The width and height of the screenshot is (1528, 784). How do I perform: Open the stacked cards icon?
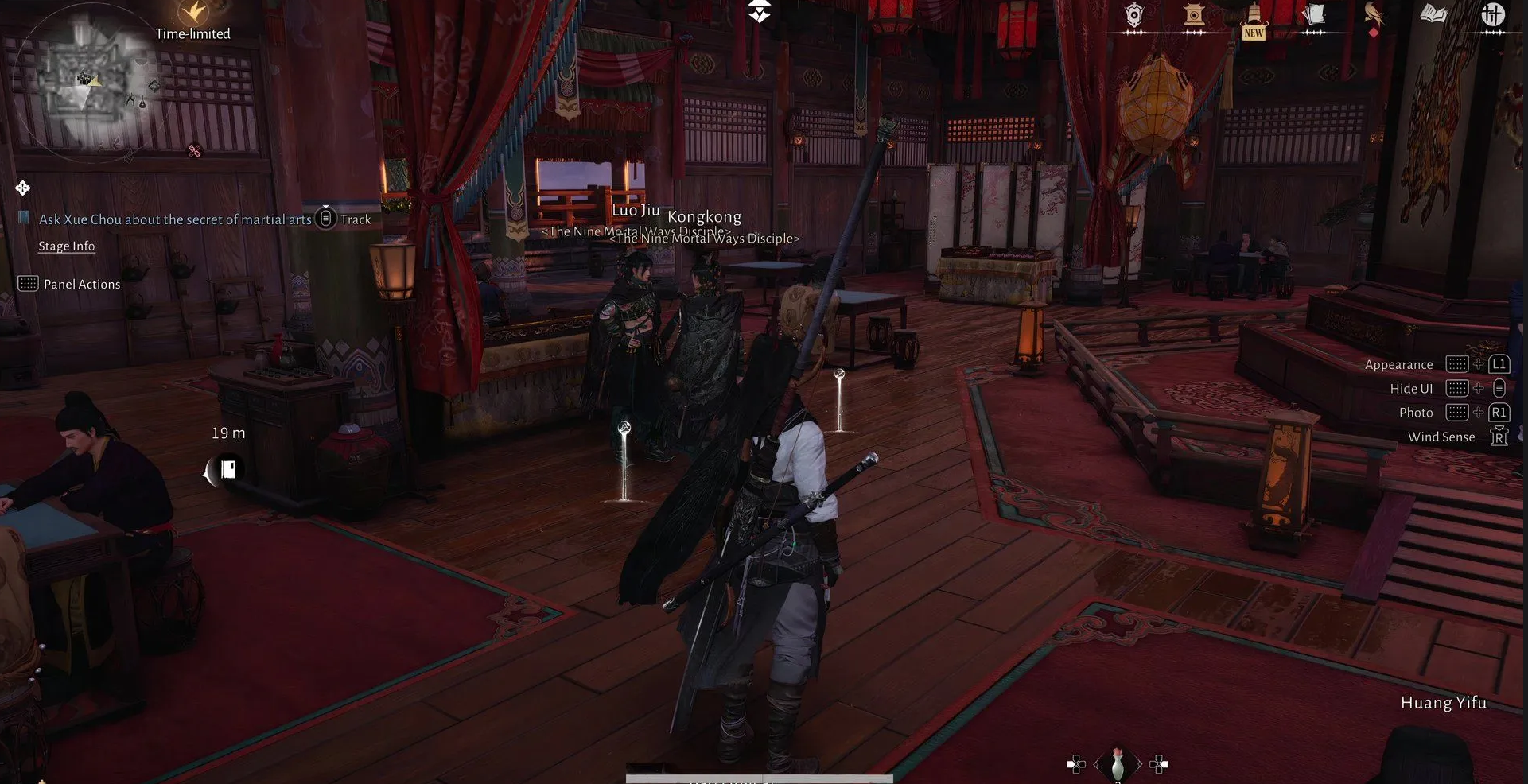pyautogui.click(x=1313, y=15)
